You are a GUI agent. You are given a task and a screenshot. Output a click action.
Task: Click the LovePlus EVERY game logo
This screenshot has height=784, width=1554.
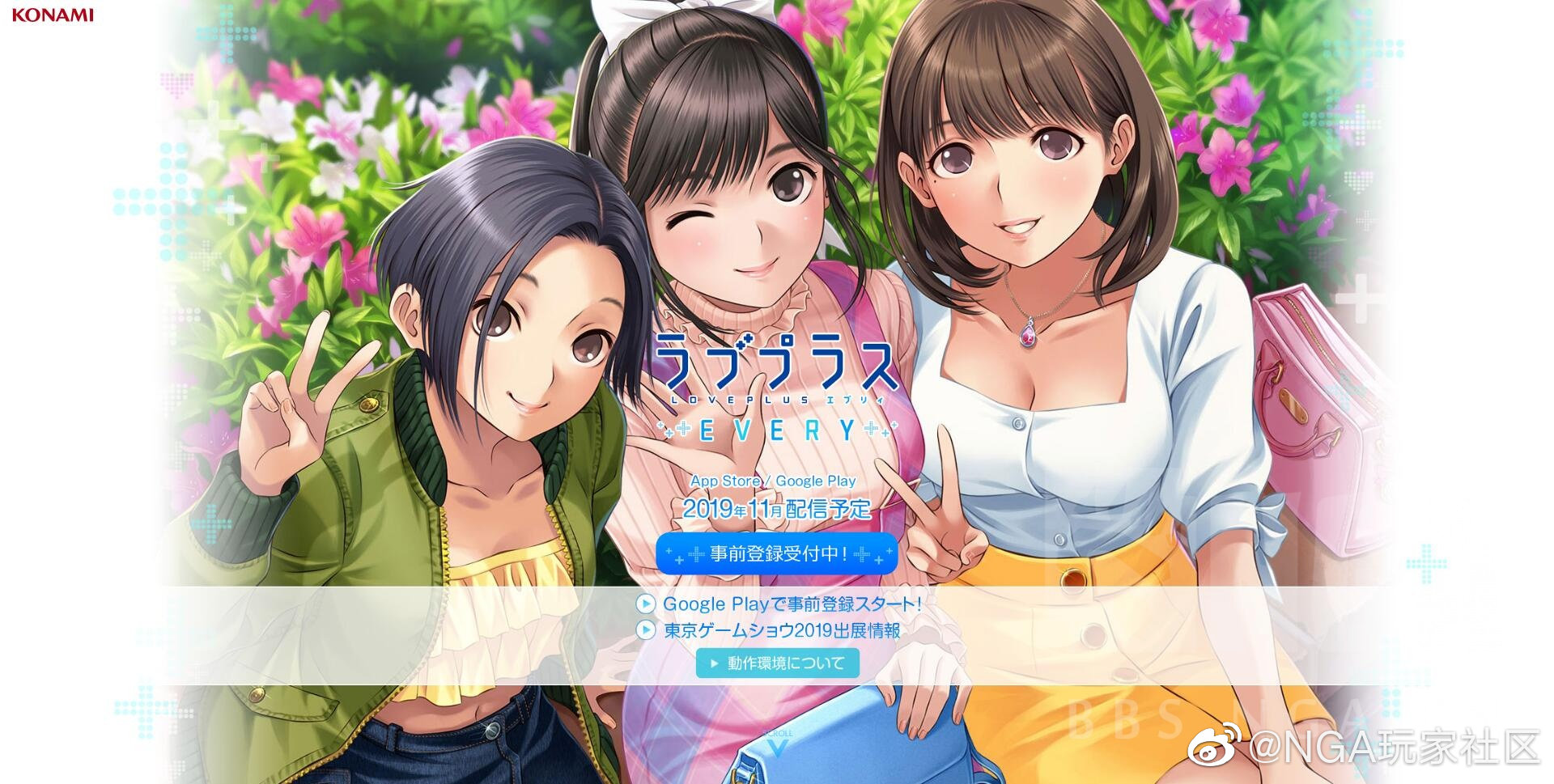(x=775, y=380)
